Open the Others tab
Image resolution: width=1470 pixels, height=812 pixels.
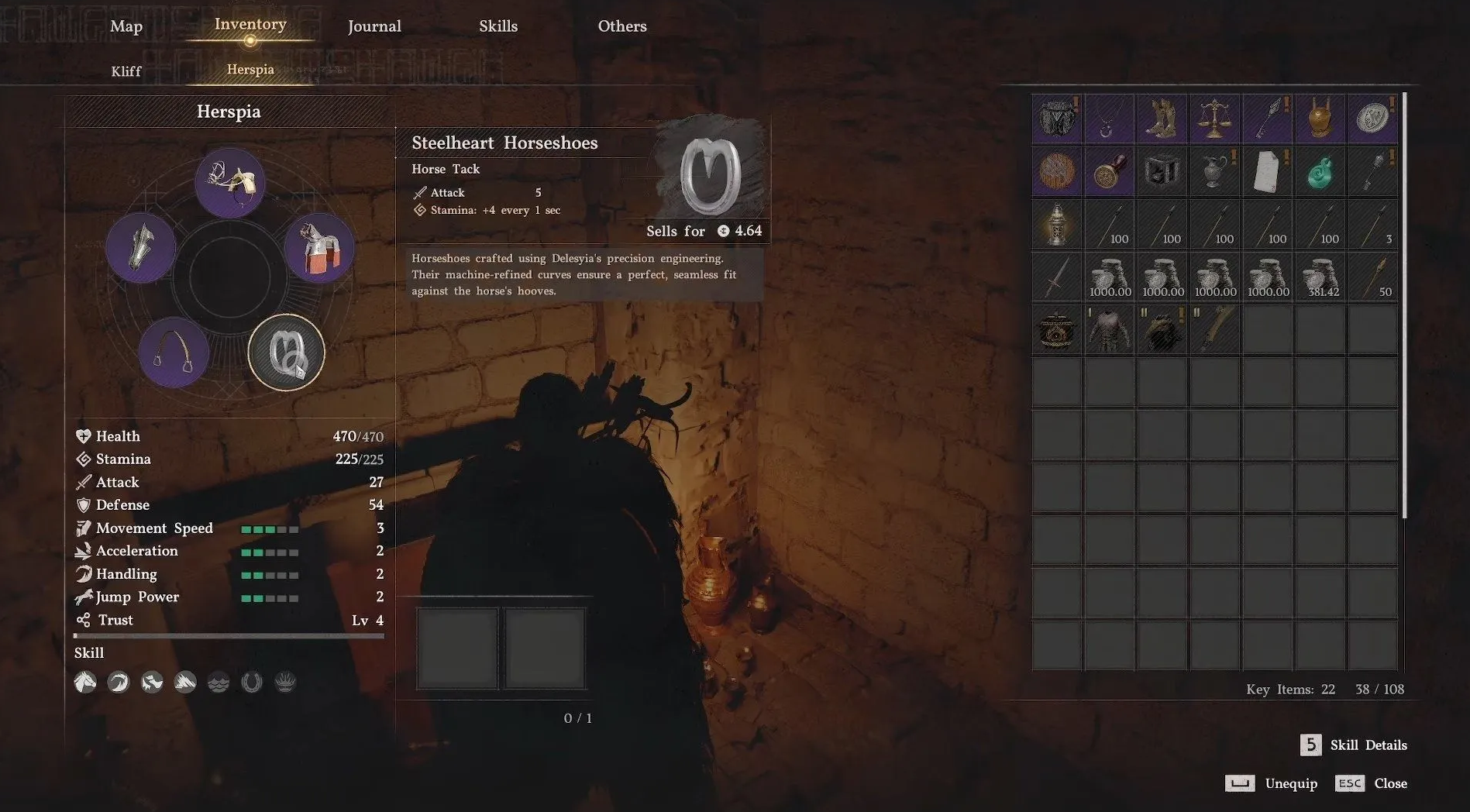622,26
